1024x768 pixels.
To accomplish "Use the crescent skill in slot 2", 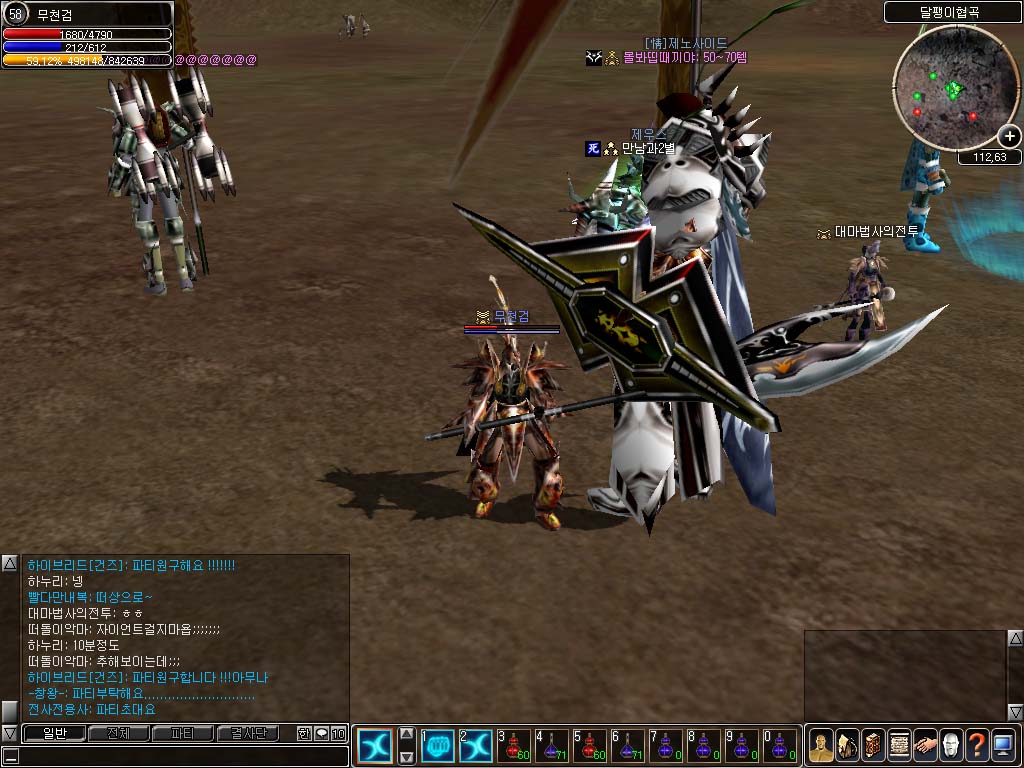I will pyautogui.click(x=475, y=745).
